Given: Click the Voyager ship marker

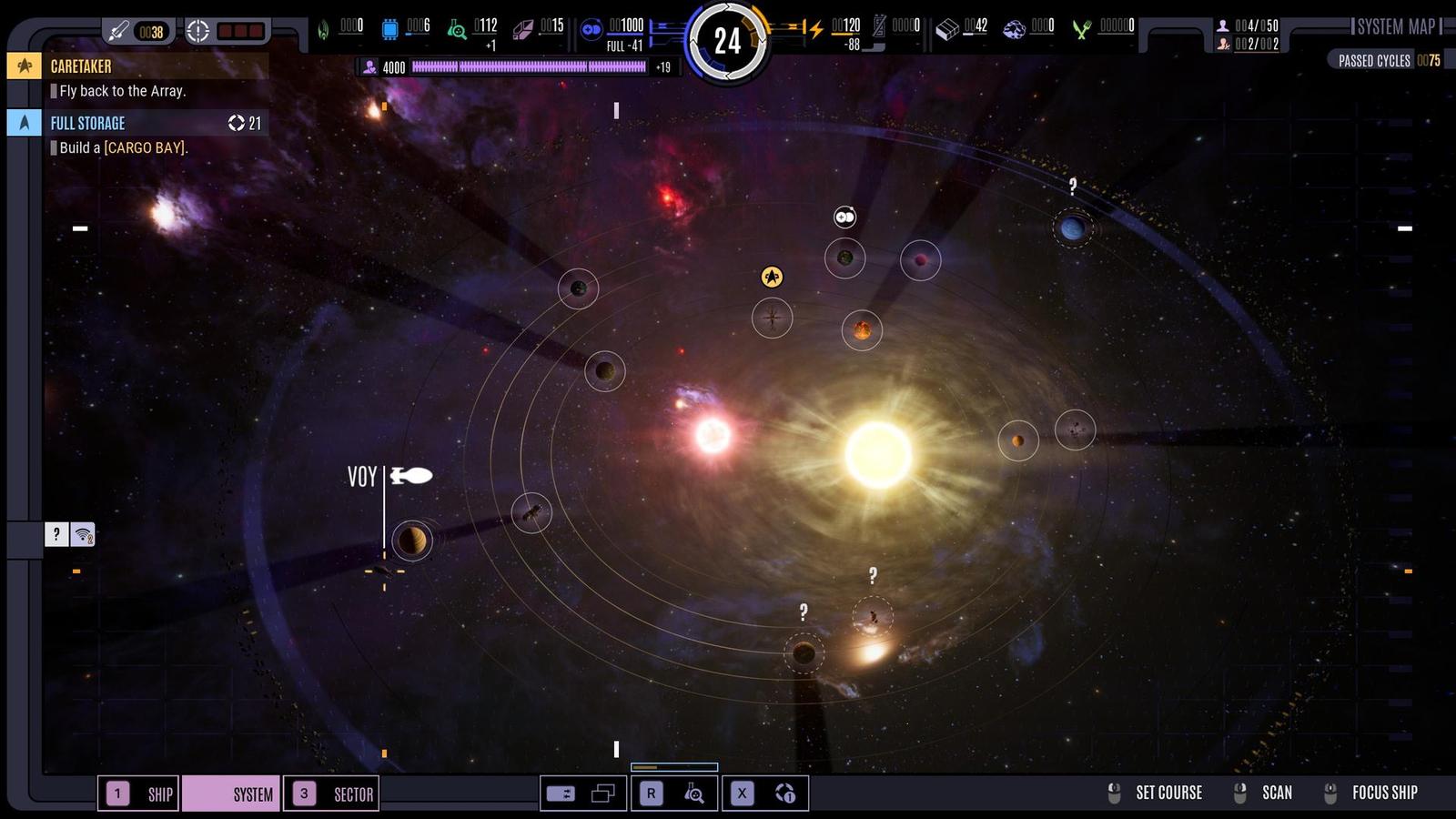Looking at the screenshot, I should point(411,475).
